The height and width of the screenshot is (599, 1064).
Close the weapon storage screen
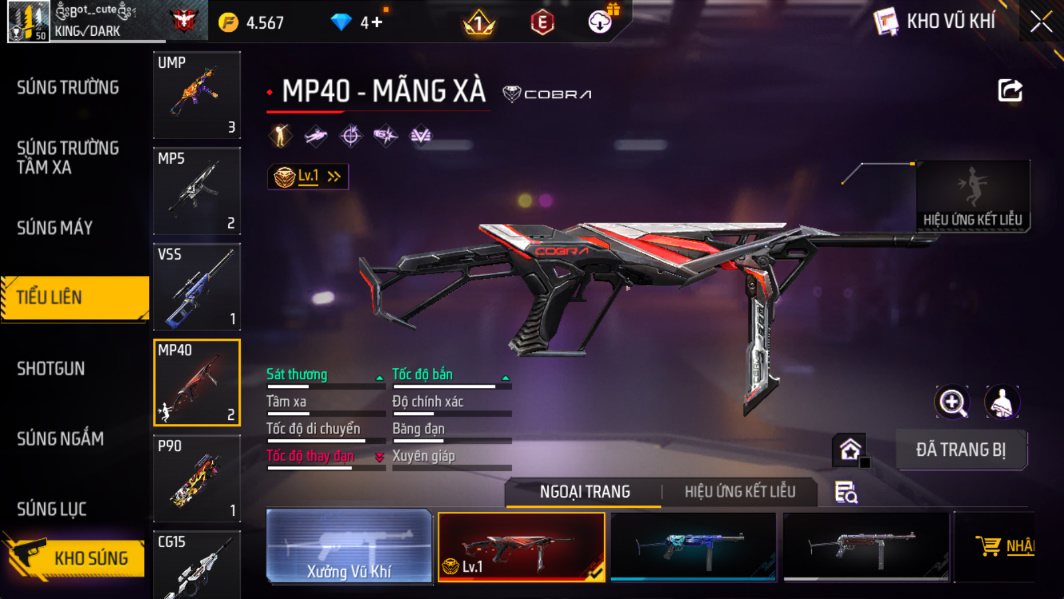click(1041, 22)
